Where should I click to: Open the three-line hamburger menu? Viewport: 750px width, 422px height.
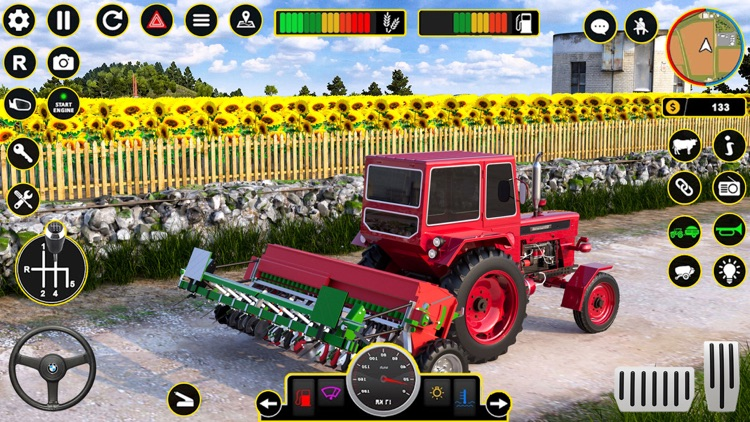click(x=201, y=20)
